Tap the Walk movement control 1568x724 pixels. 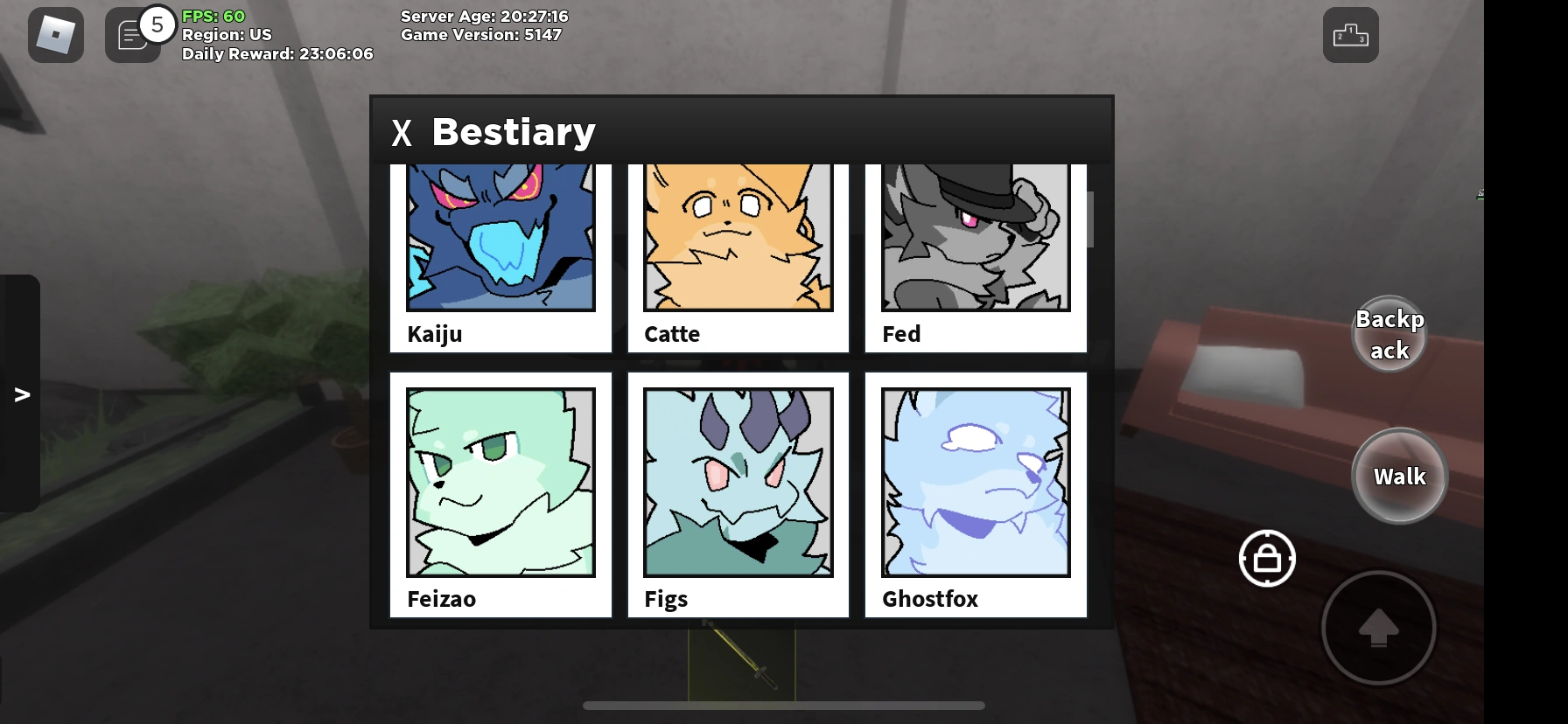pos(1399,477)
